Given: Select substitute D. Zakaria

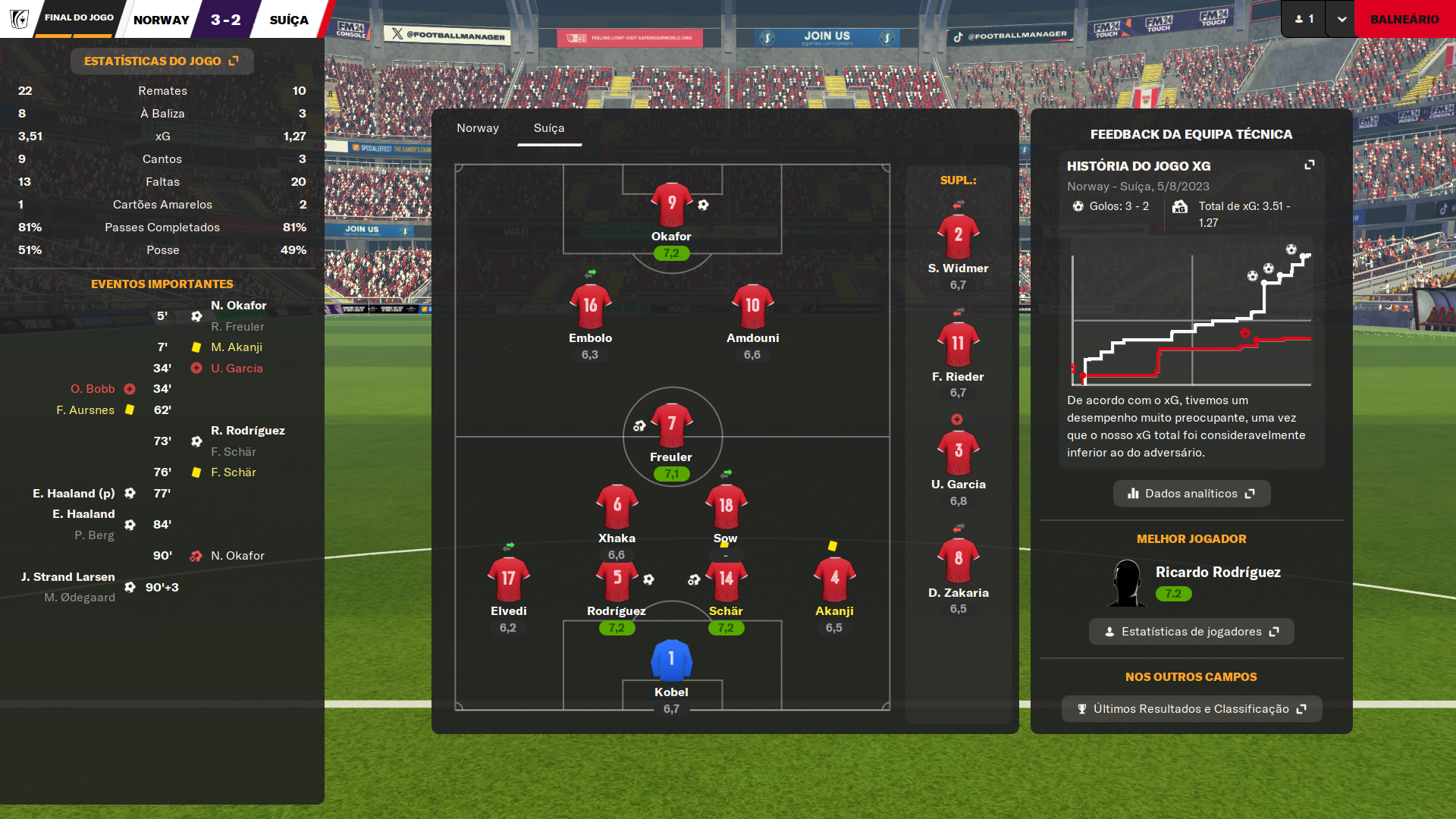Looking at the screenshot, I should pyautogui.click(x=958, y=561).
